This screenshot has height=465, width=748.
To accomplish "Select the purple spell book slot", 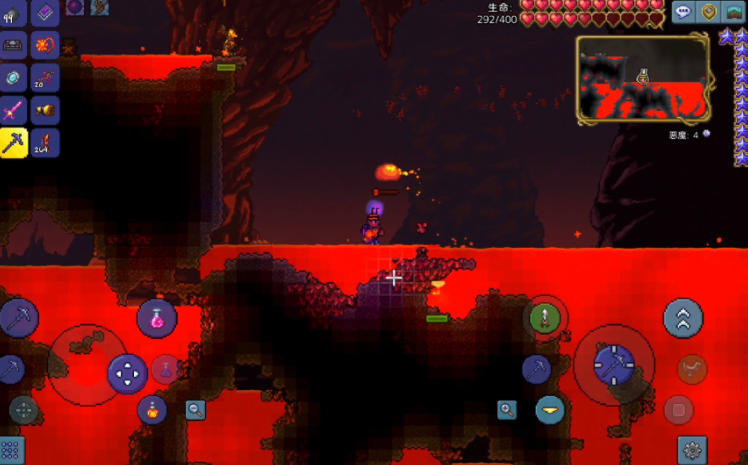I will 45,13.
